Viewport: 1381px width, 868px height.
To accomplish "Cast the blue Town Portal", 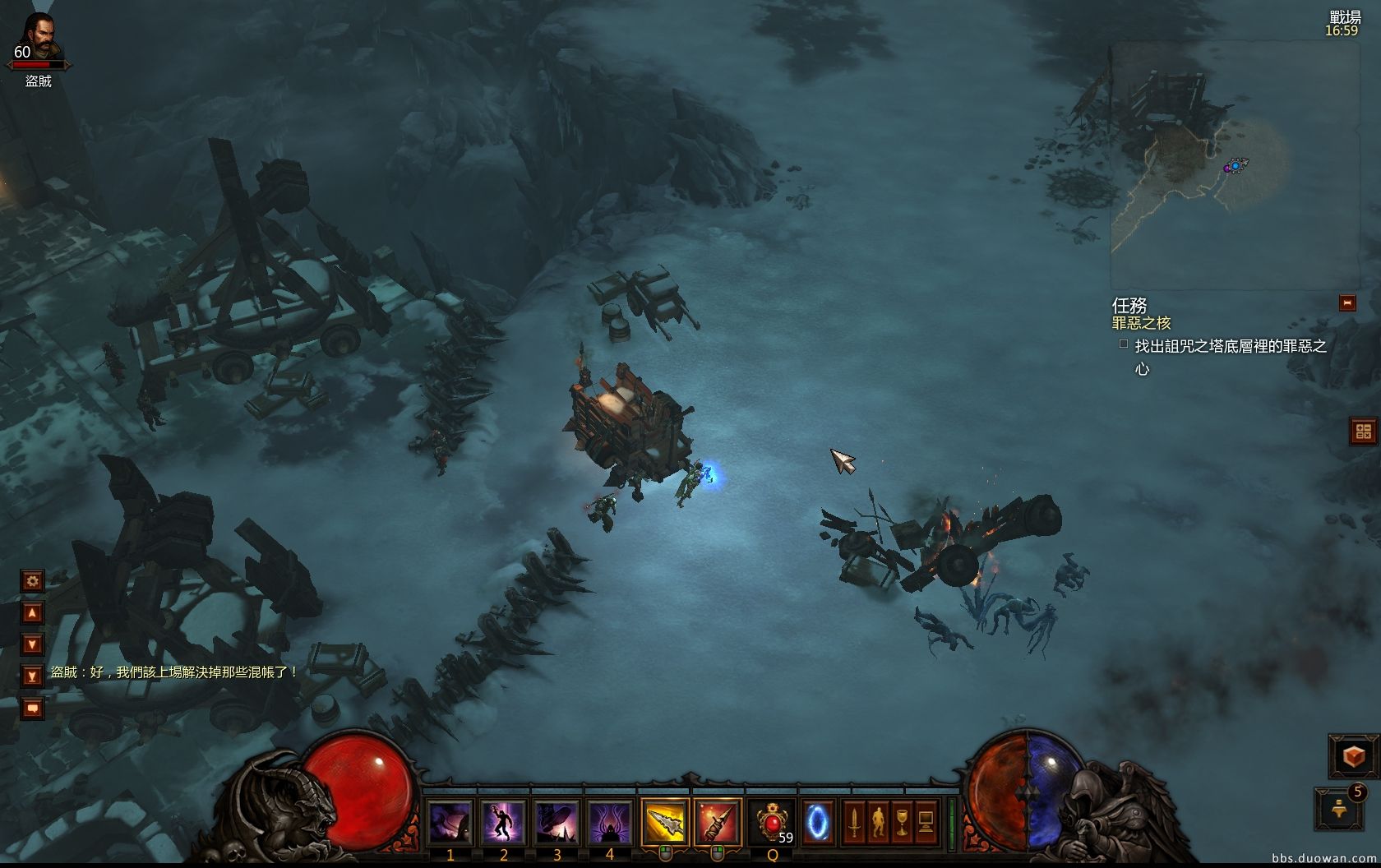I will click(818, 821).
